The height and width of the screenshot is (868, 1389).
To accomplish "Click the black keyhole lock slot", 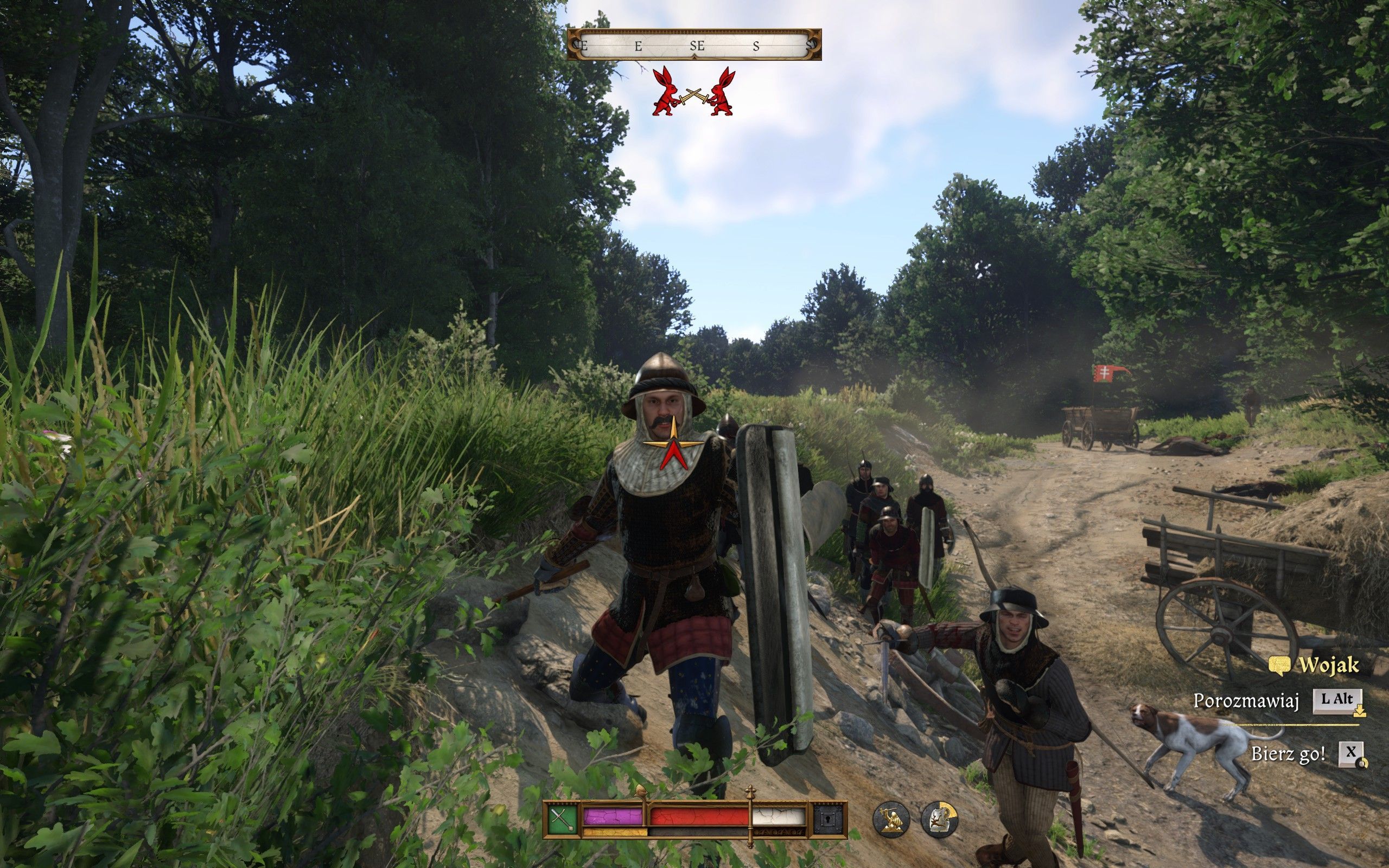I will pyautogui.click(x=828, y=820).
